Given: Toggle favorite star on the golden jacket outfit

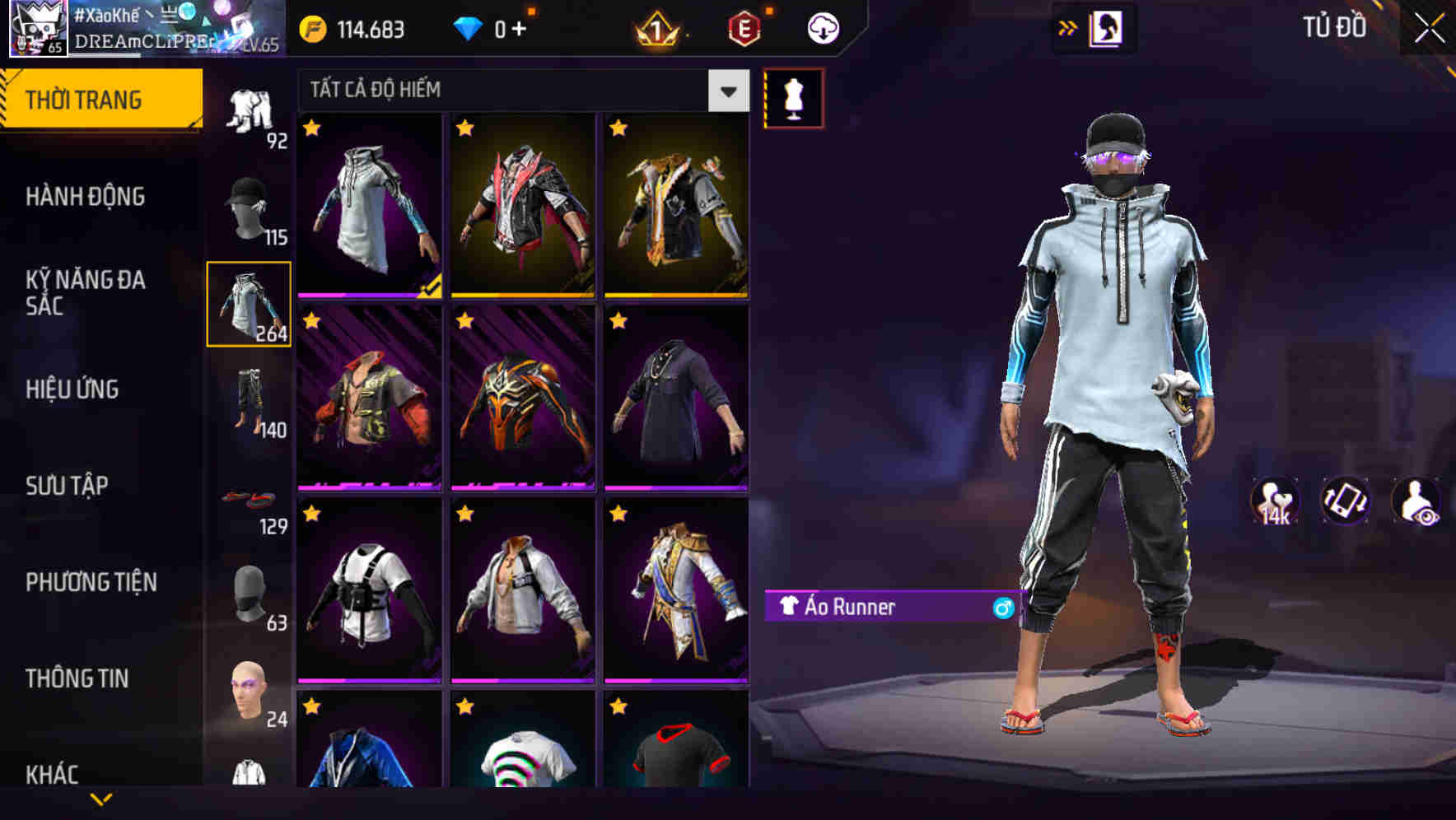Looking at the screenshot, I should point(617,128).
